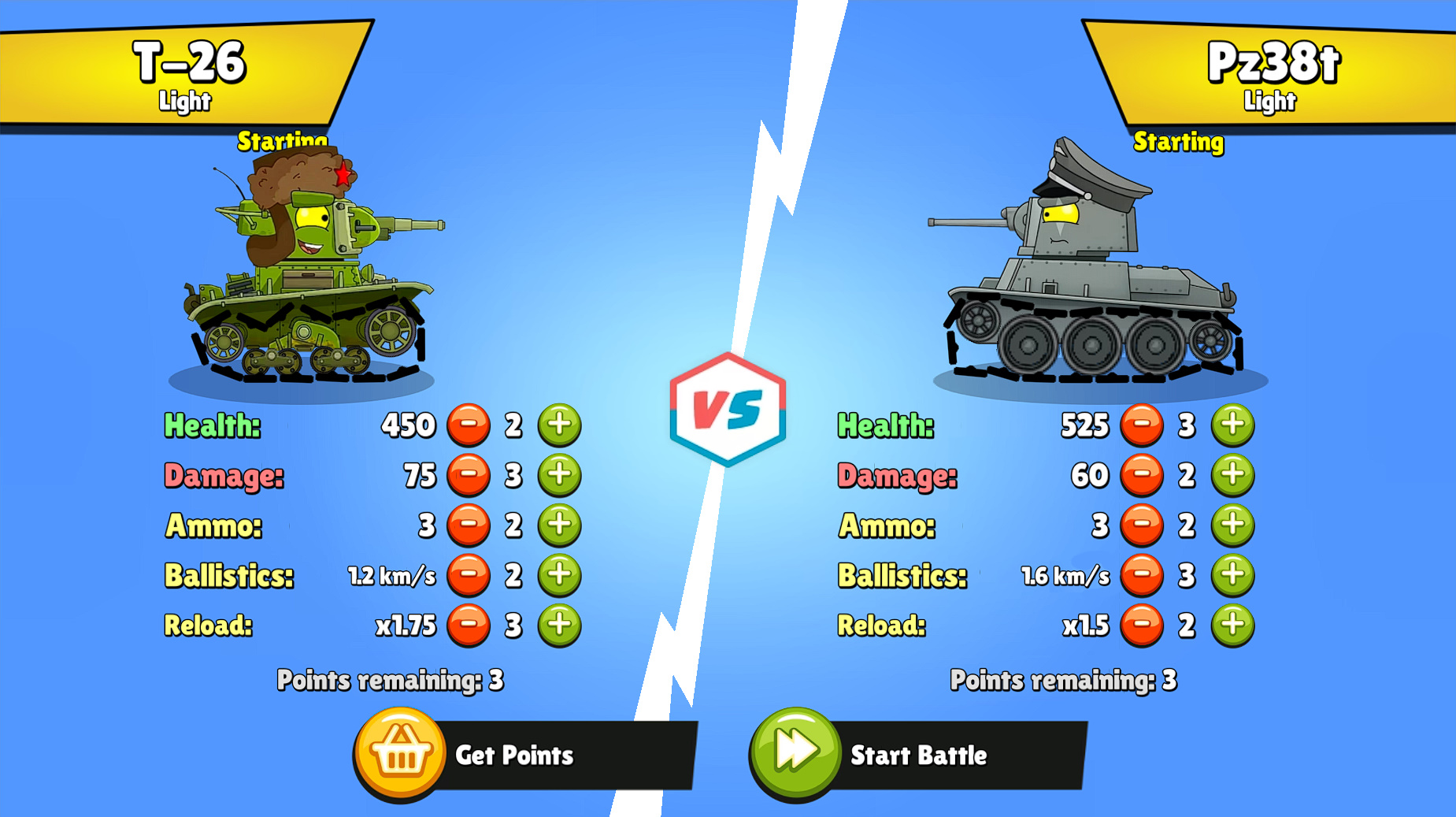Click the shopping basket icon on Get Points

click(x=400, y=755)
